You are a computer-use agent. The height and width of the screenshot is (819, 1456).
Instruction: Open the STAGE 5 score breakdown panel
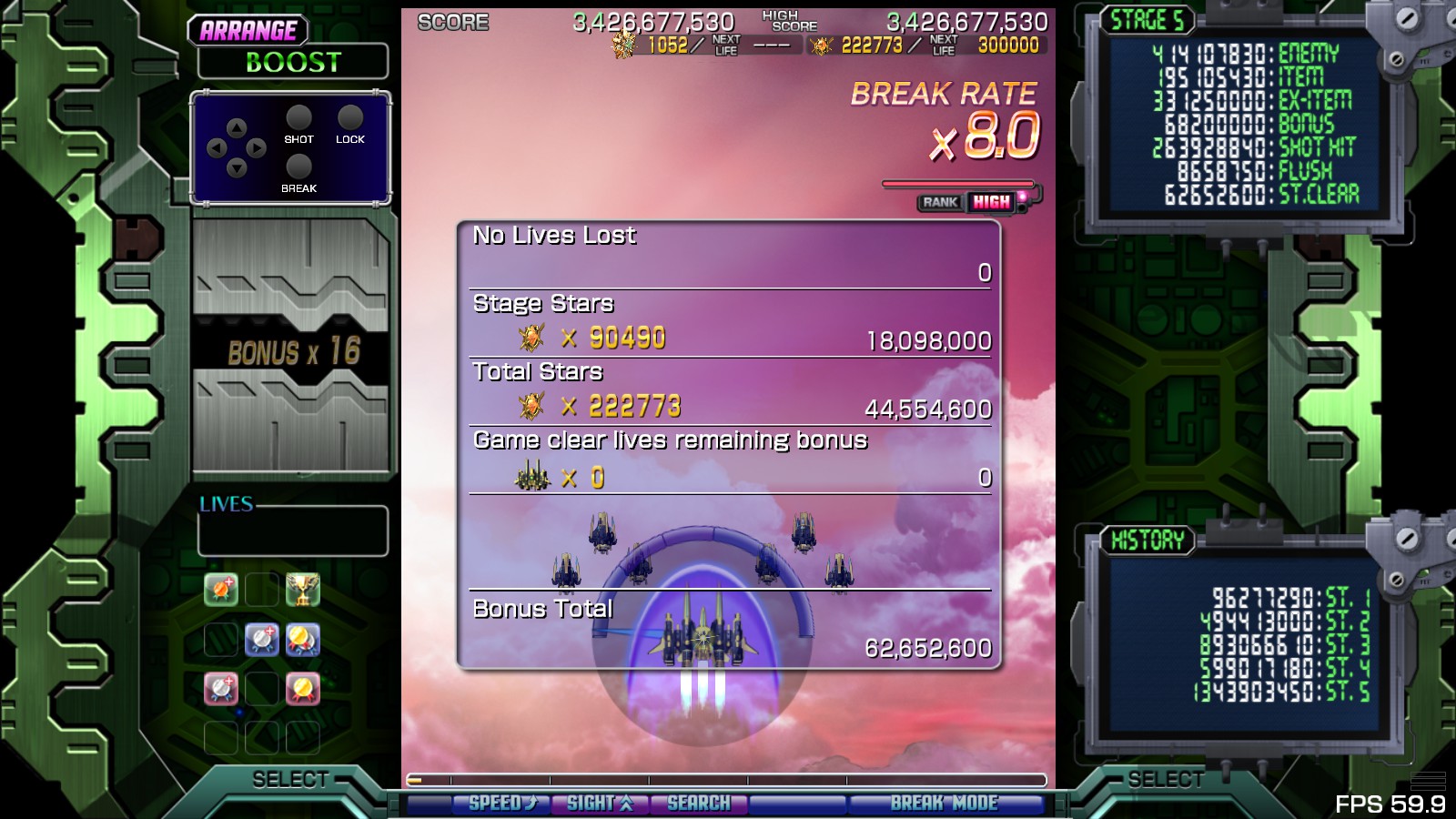pos(1244,123)
